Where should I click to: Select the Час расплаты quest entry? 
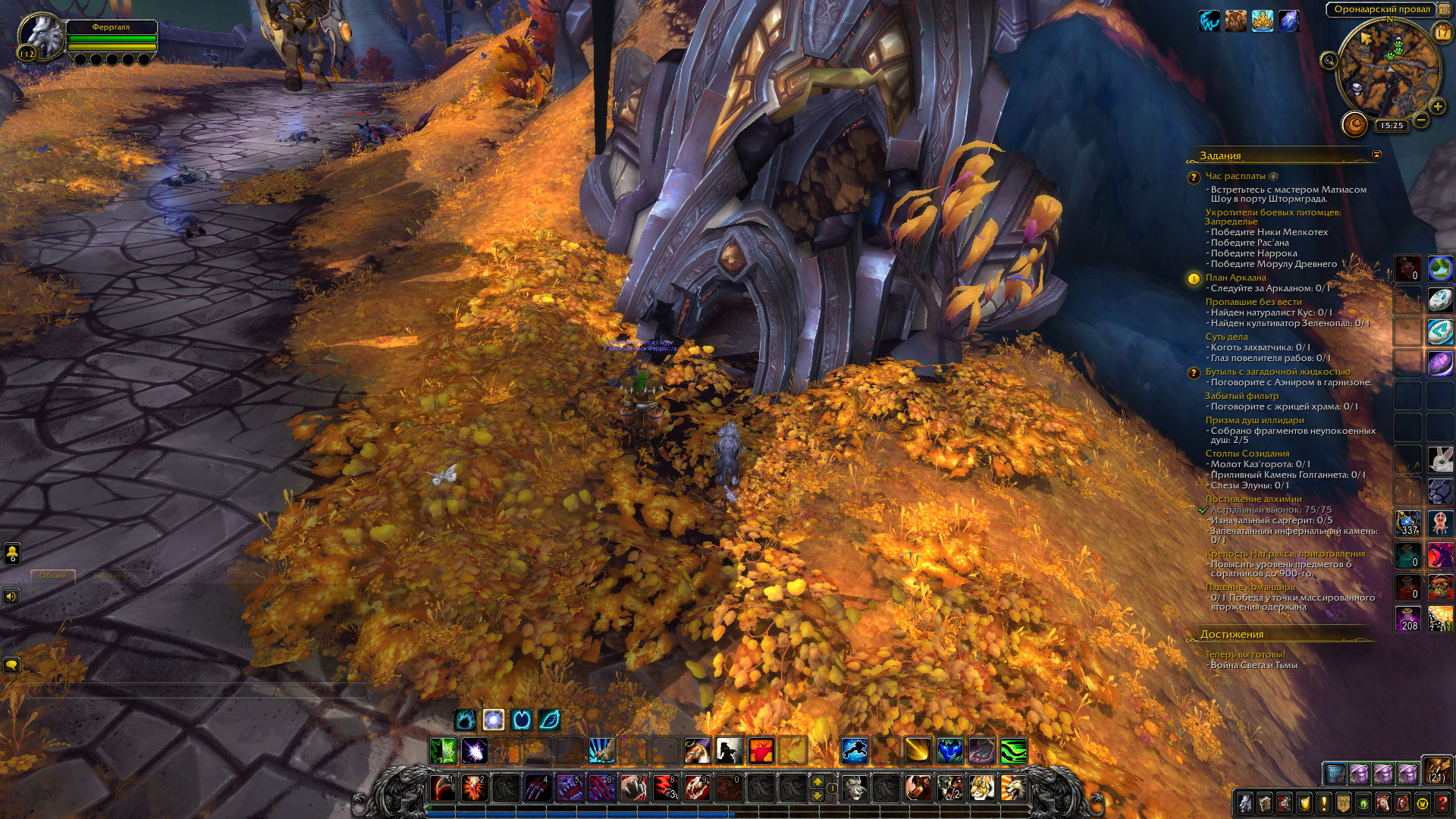point(1235,176)
